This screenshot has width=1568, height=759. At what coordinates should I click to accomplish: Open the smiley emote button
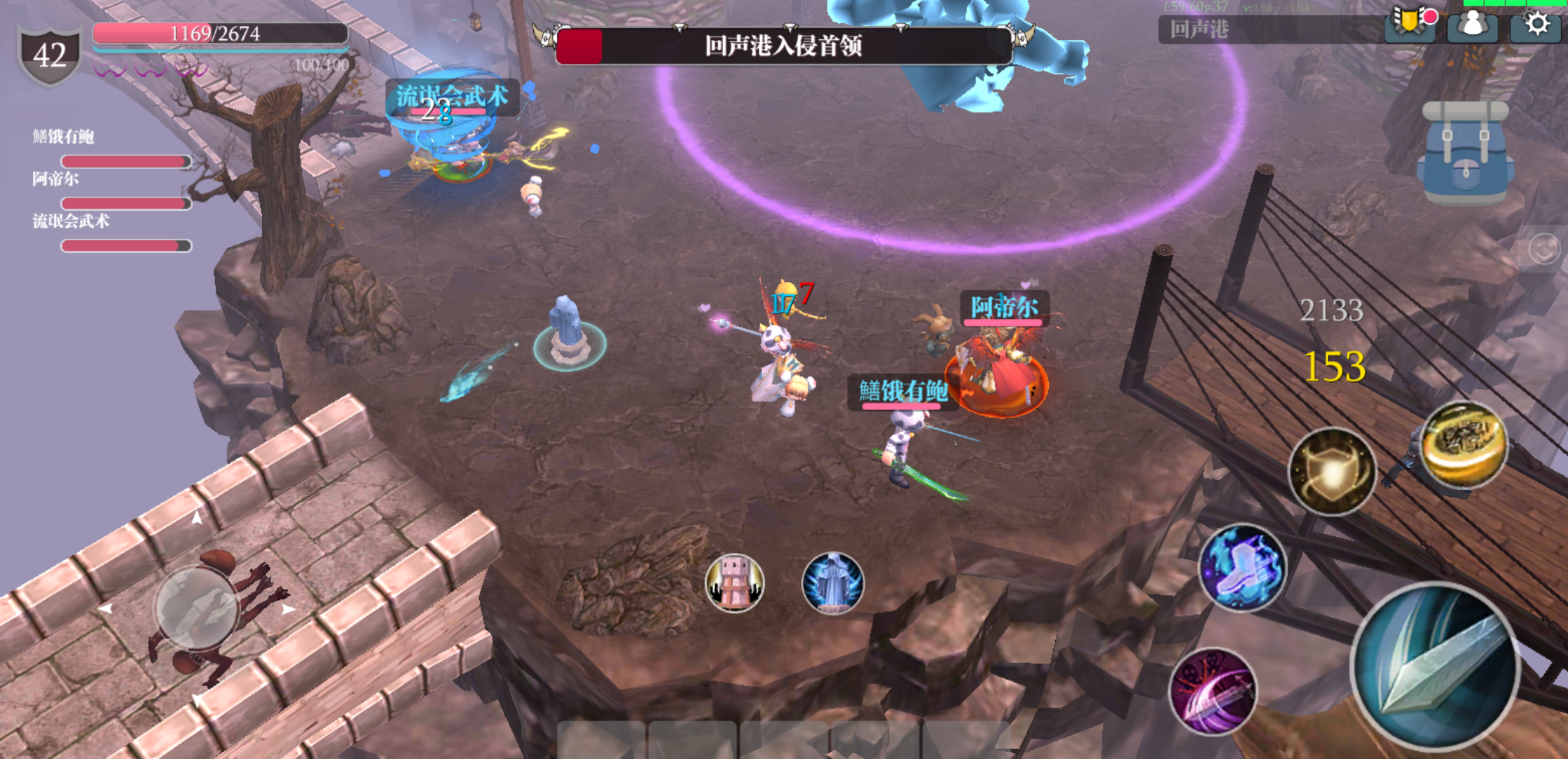pos(1544,249)
